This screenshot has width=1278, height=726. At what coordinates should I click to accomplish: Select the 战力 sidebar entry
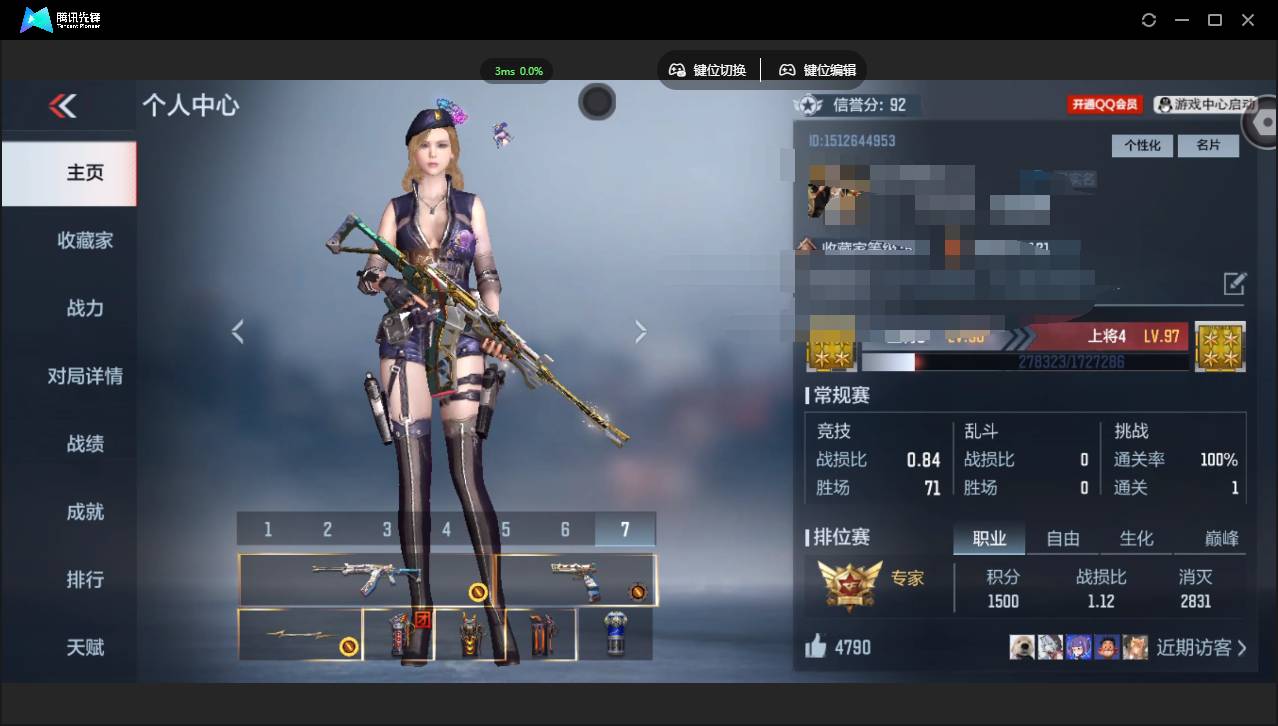point(85,308)
